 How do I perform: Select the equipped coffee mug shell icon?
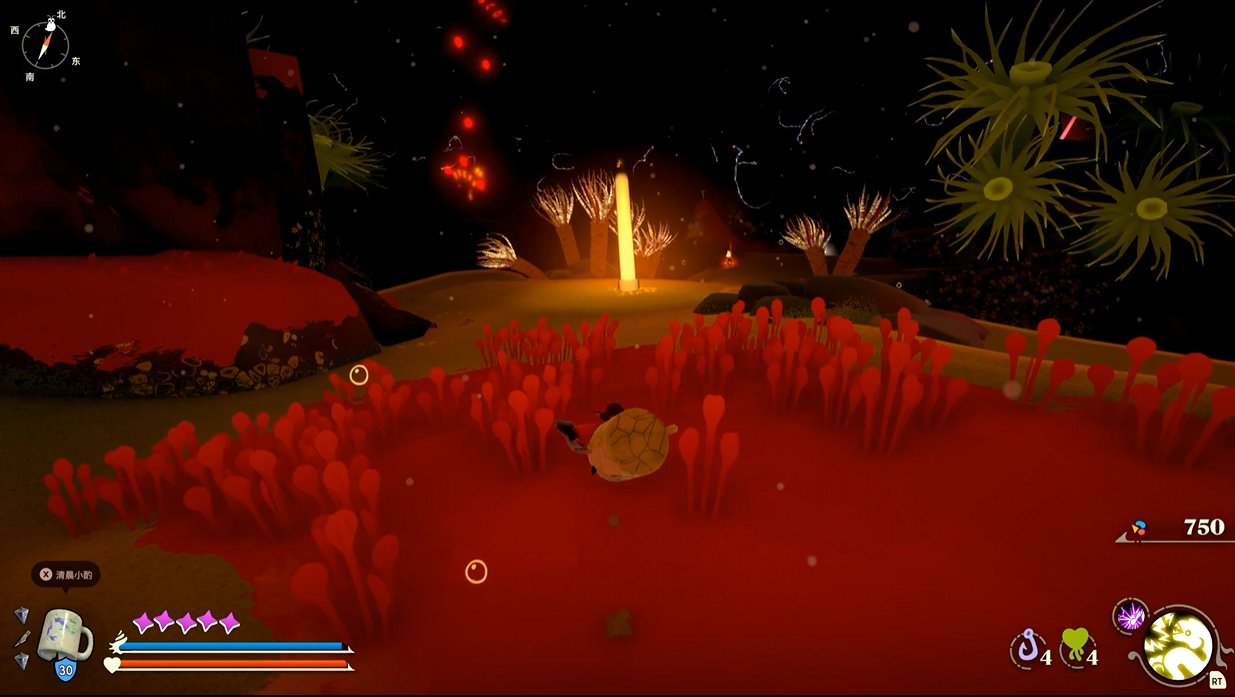63,634
